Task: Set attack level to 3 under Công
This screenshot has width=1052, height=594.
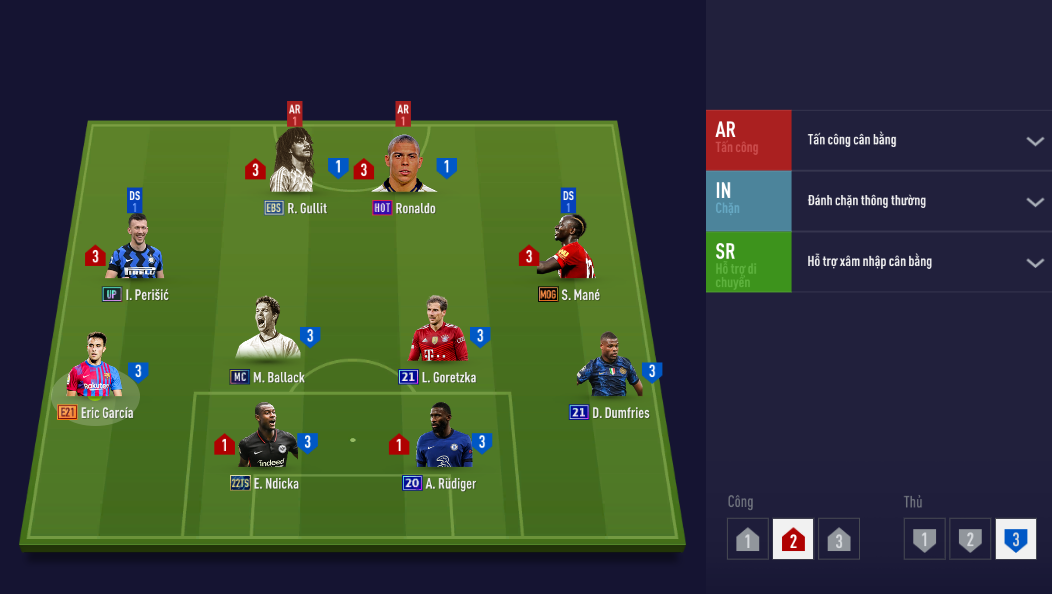Action: (839, 539)
